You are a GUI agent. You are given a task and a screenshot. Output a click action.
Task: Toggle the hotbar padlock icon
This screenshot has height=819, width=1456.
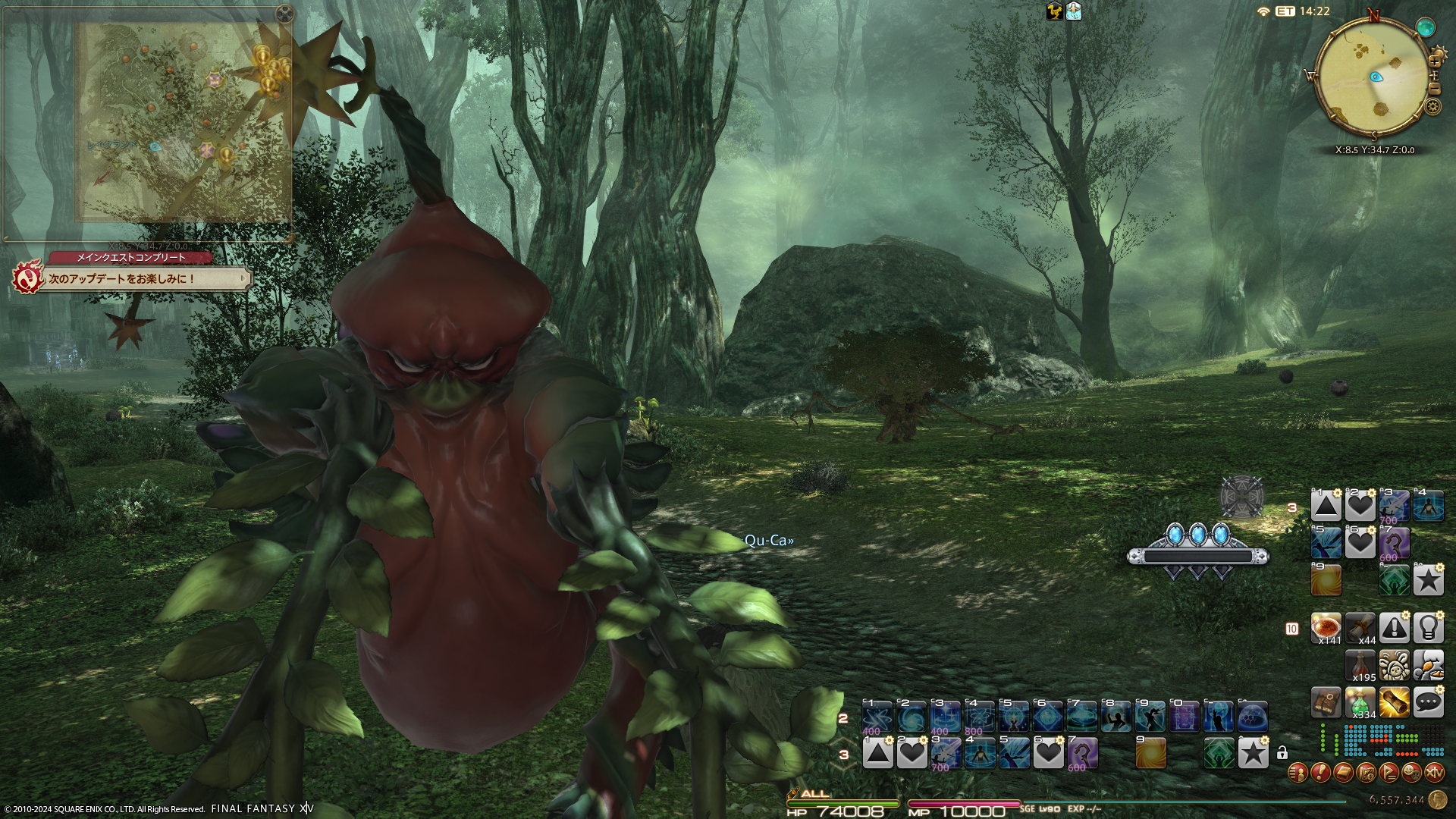click(x=1282, y=753)
